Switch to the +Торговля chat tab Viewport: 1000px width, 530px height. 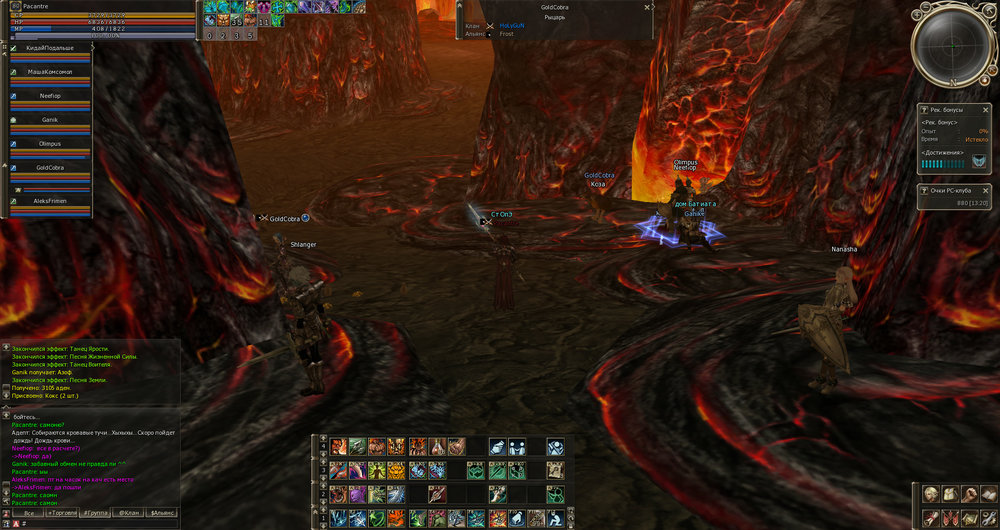(x=63, y=512)
